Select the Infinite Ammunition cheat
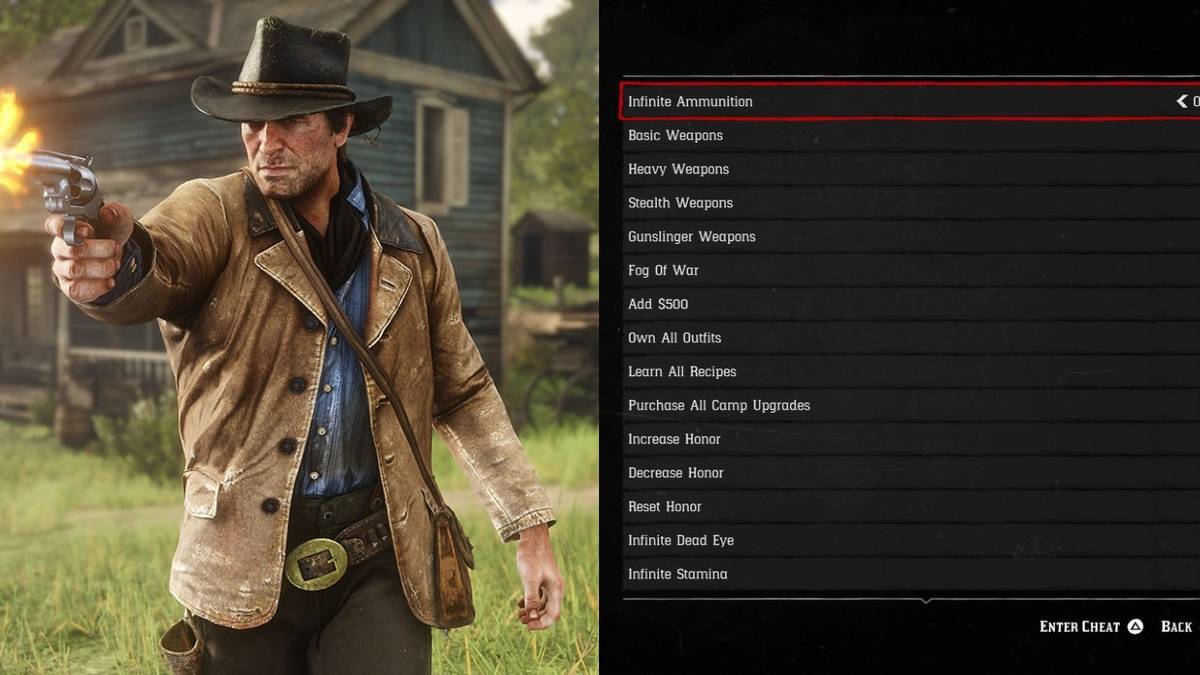 pos(690,102)
